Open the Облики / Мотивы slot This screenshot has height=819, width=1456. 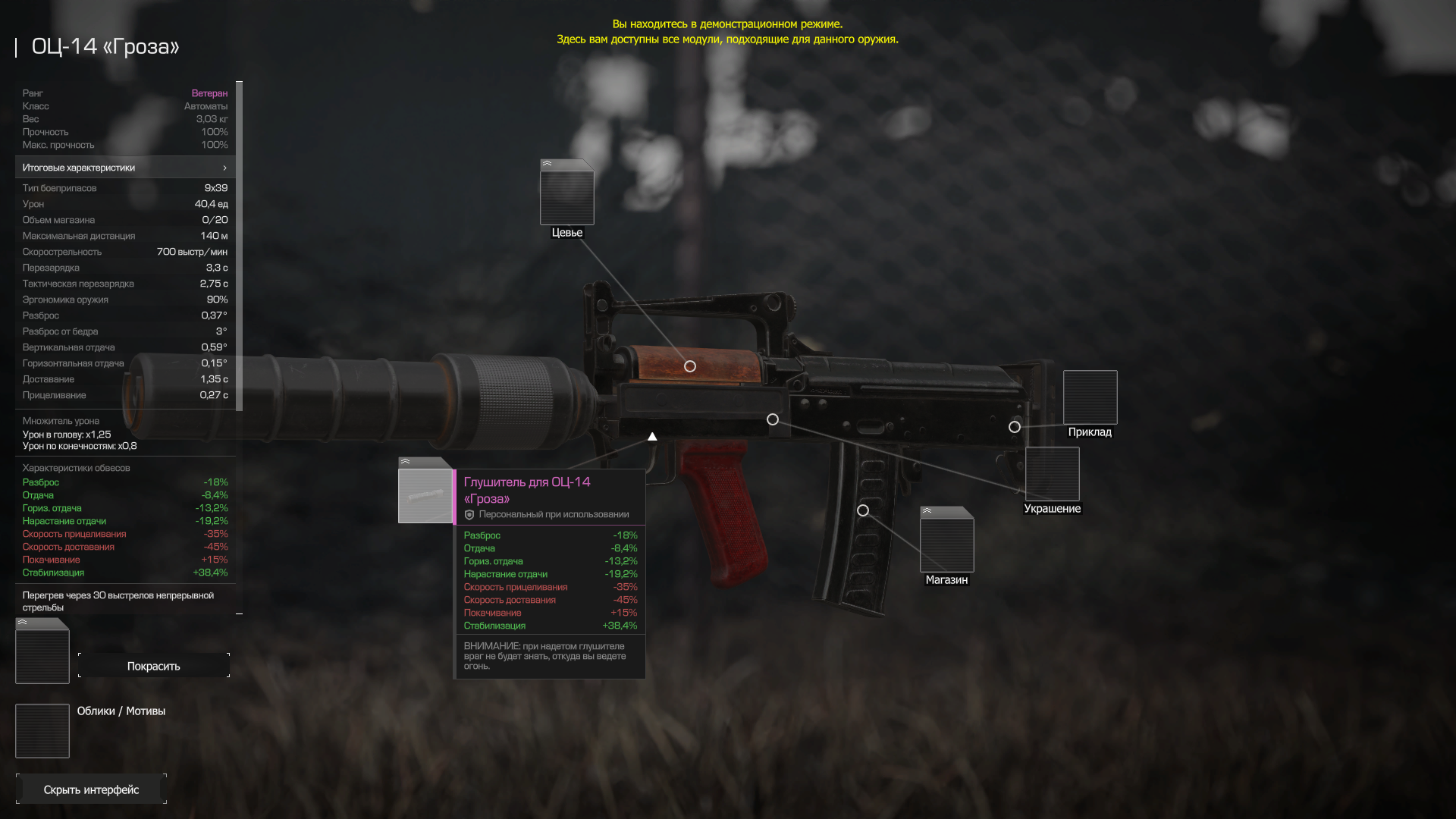(x=42, y=731)
